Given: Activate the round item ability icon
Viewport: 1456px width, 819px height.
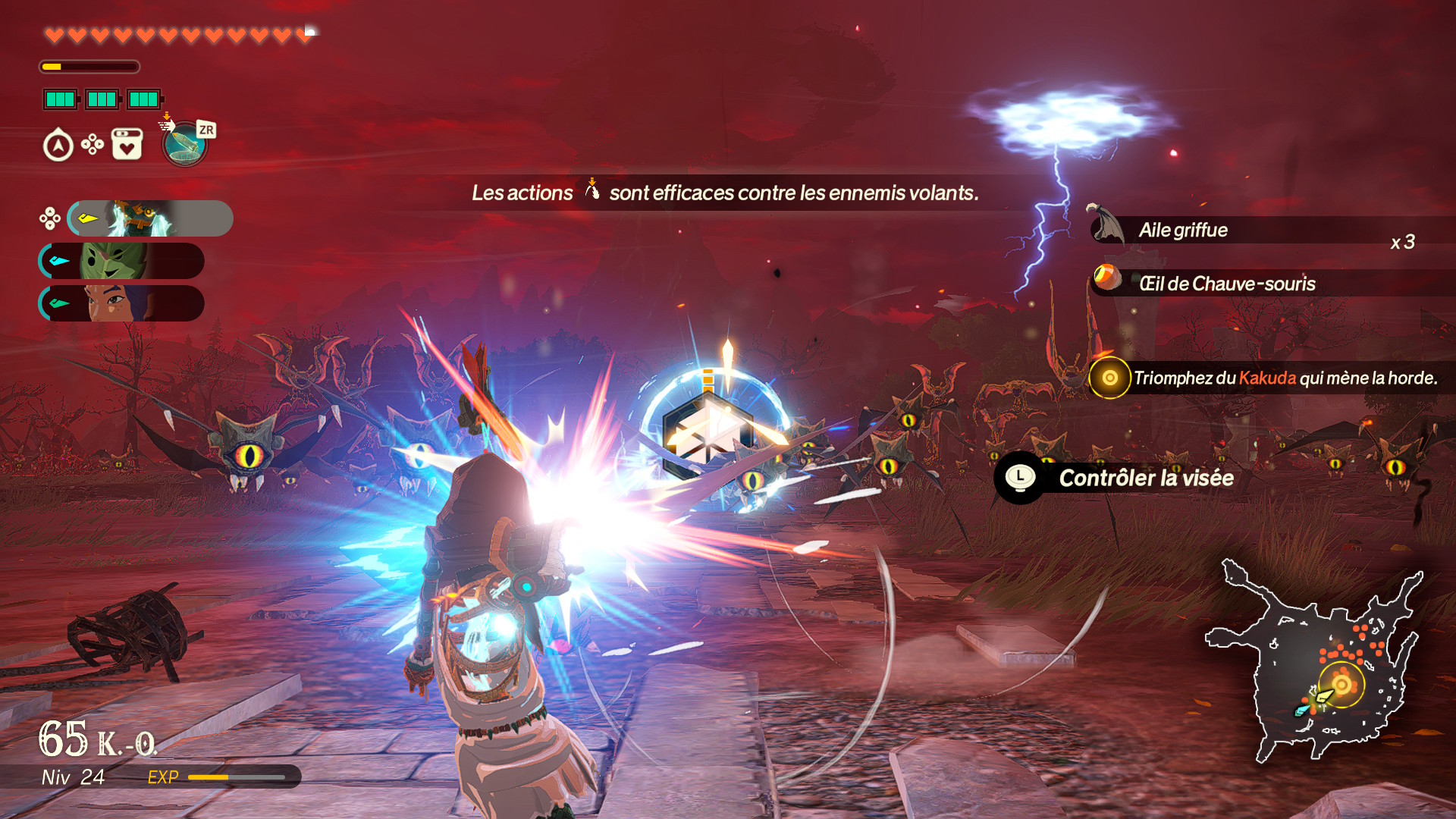Looking at the screenshot, I should 184,144.
